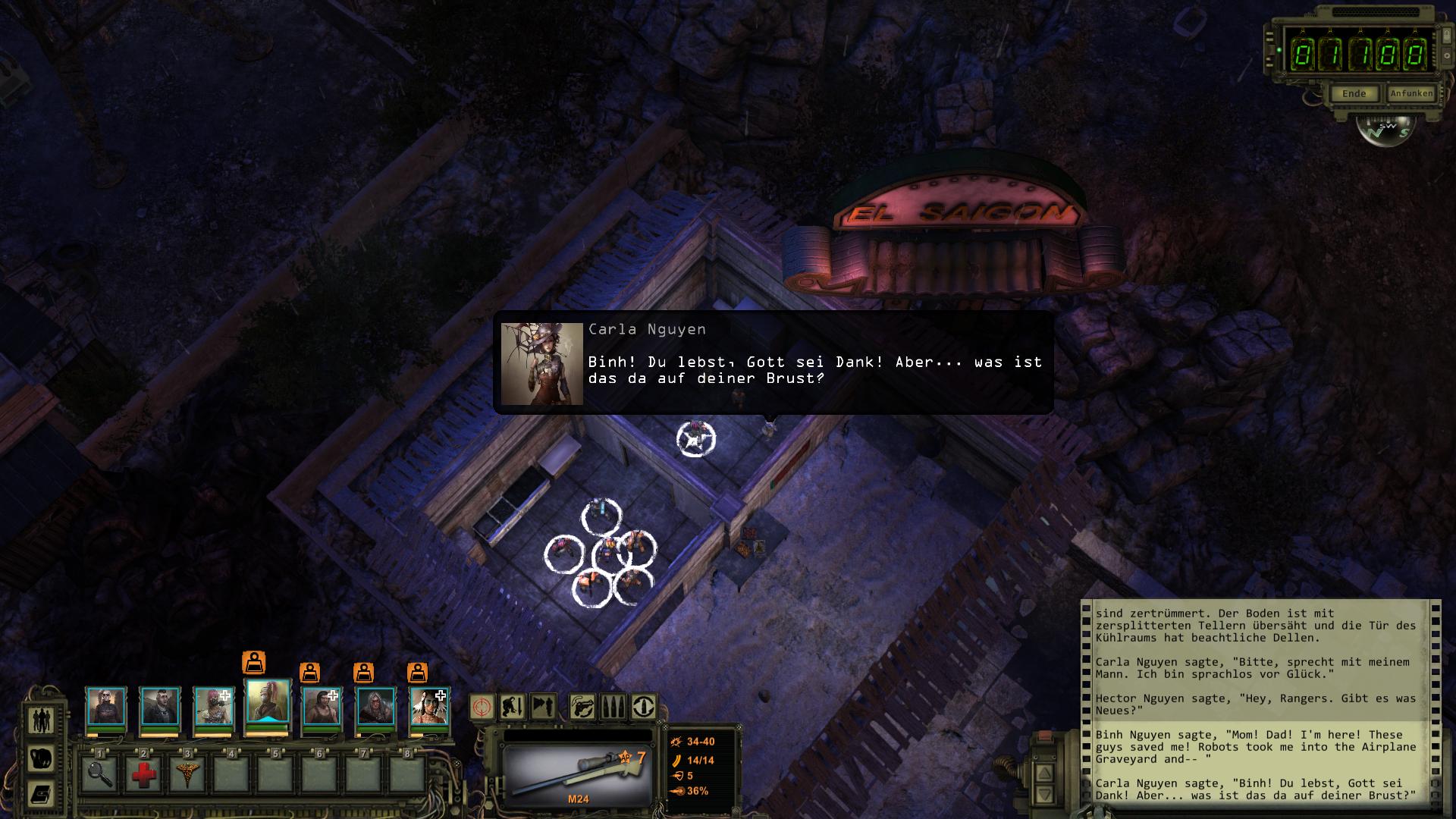Click the Ende button
The height and width of the screenshot is (819, 1456).
tap(1354, 94)
